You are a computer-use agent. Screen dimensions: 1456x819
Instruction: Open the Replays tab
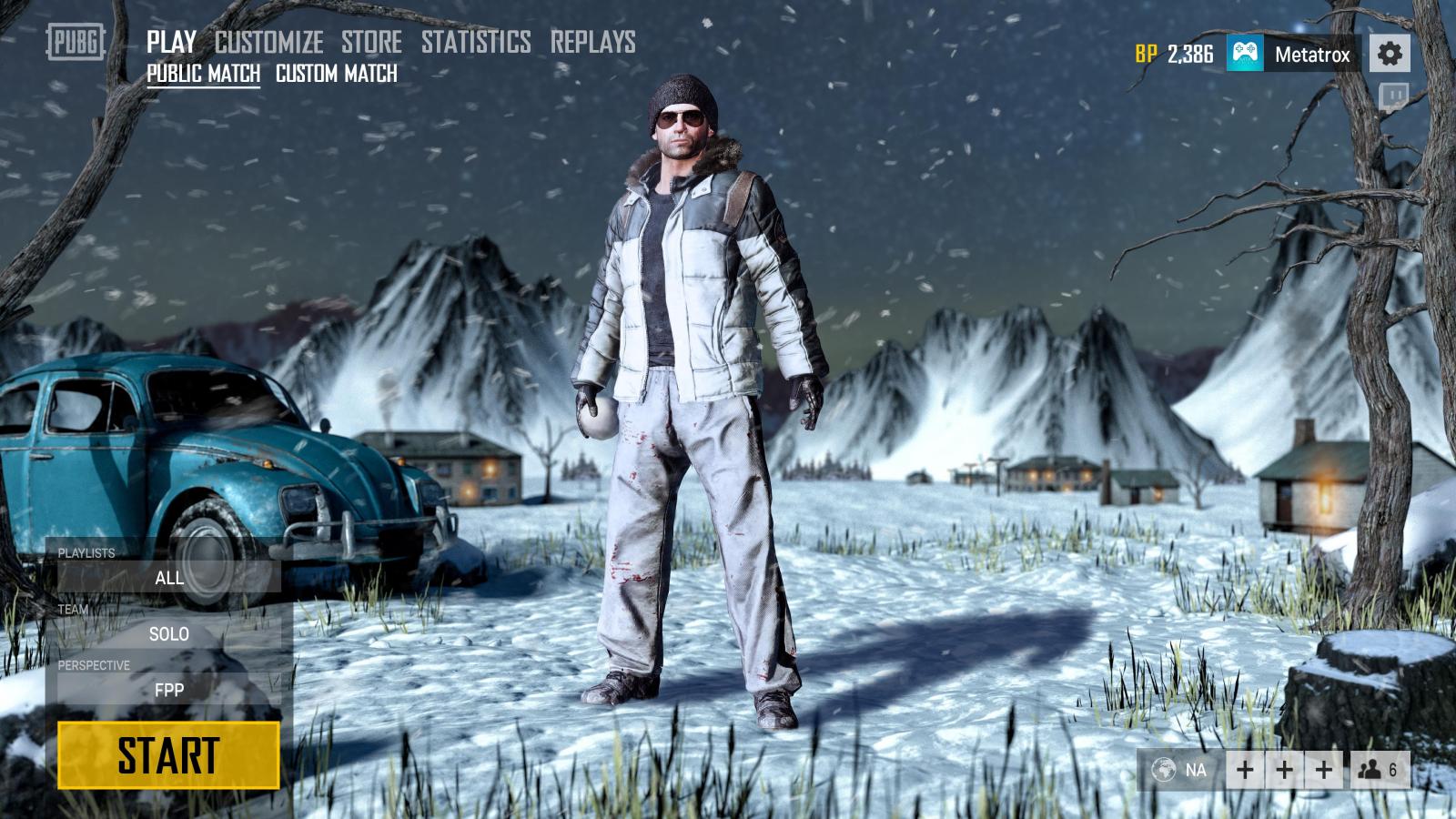(592, 42)
